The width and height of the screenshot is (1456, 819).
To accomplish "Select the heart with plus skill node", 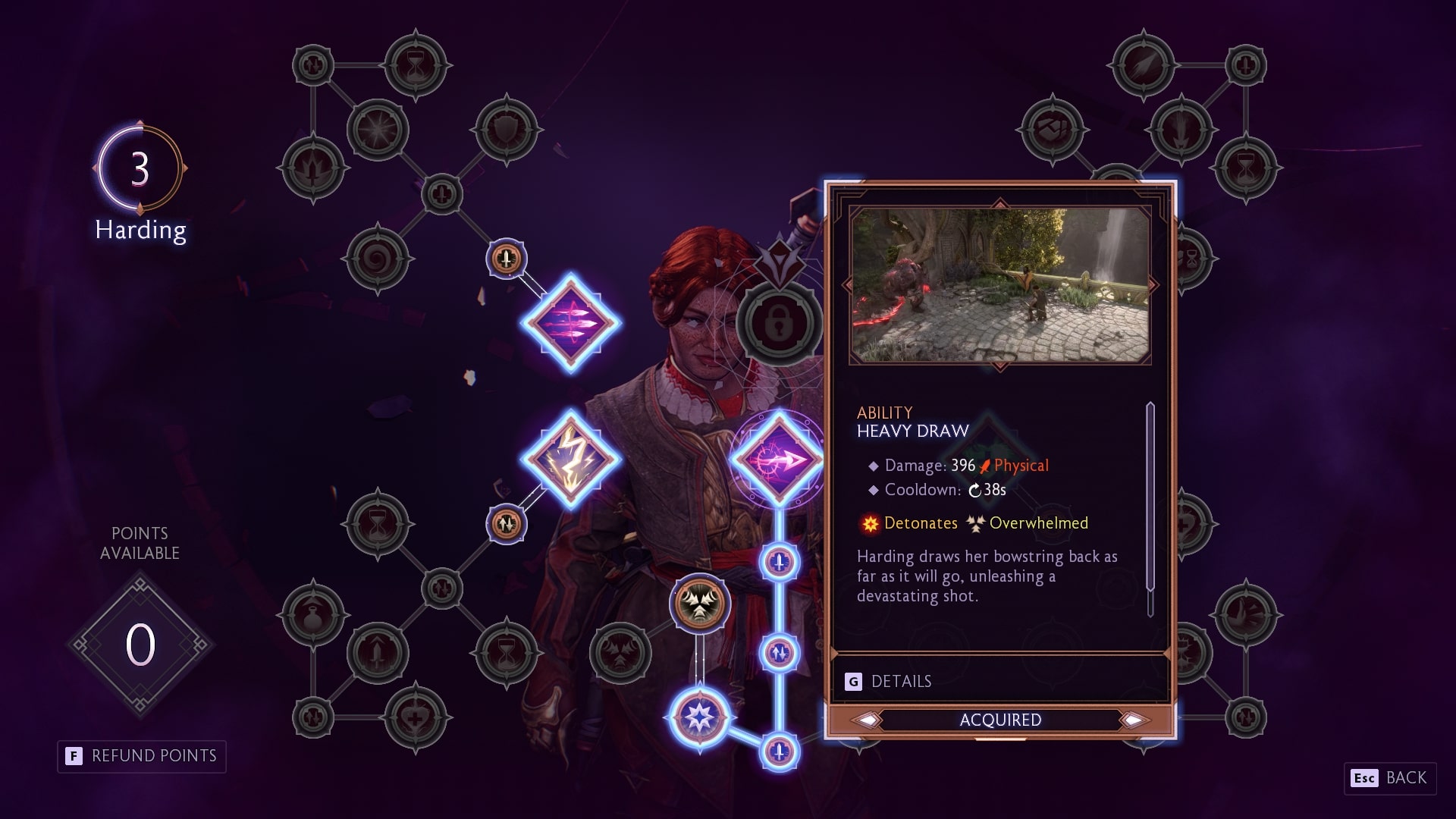I will (x=416, y=717).
